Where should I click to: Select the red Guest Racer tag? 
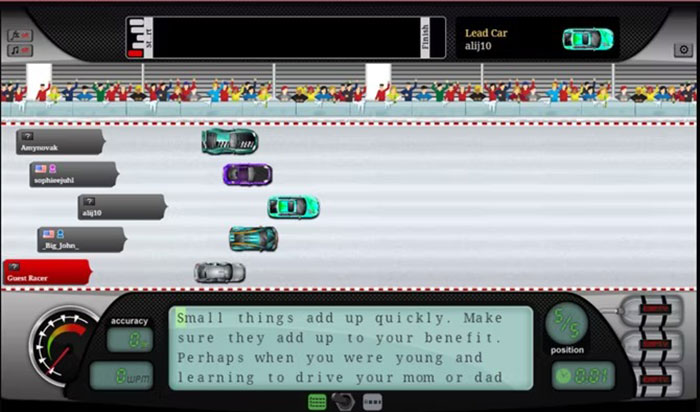tap(45, 272)
